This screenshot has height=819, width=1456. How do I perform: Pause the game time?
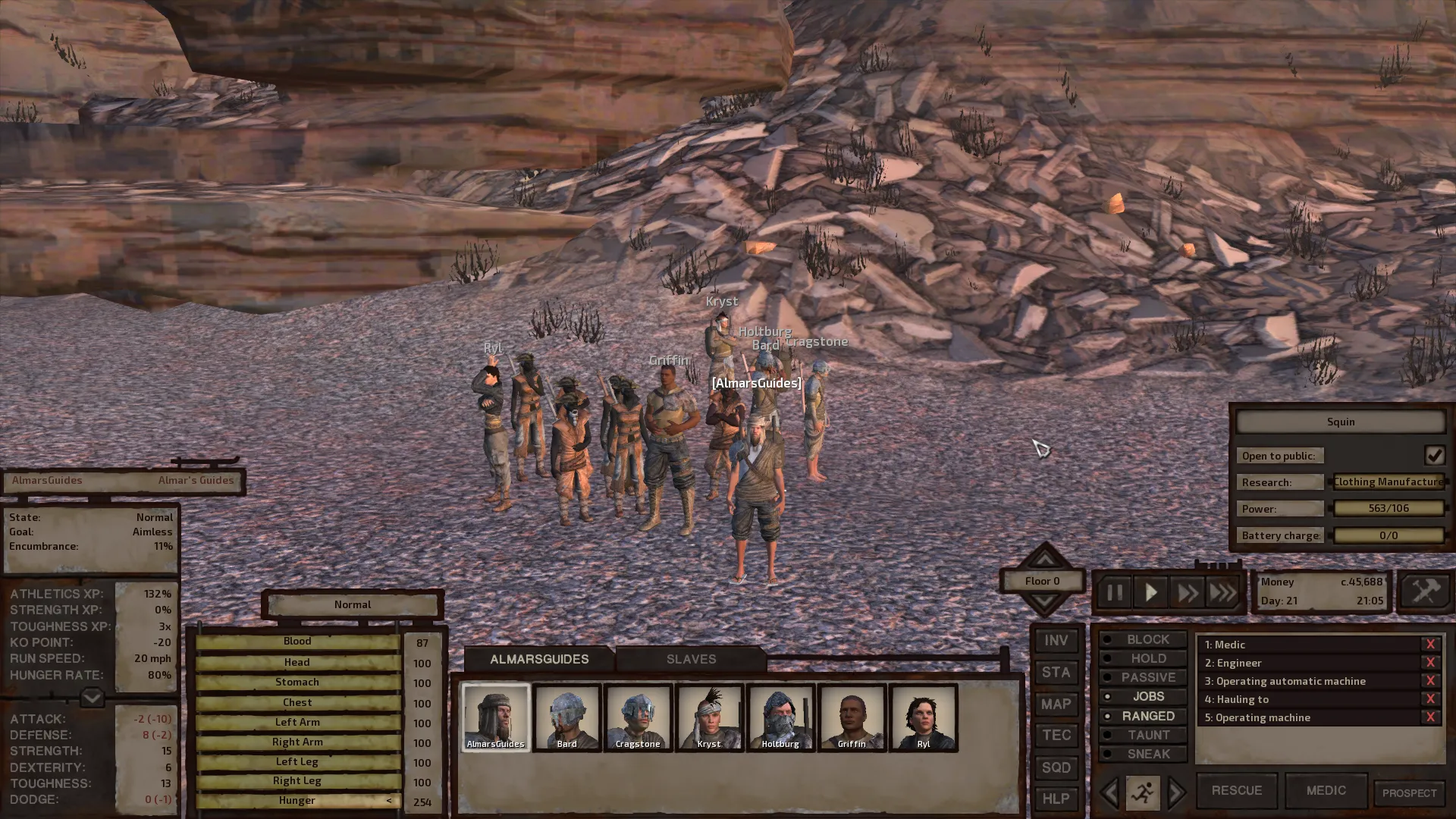pyautogui.click(x=1114, y=592)
